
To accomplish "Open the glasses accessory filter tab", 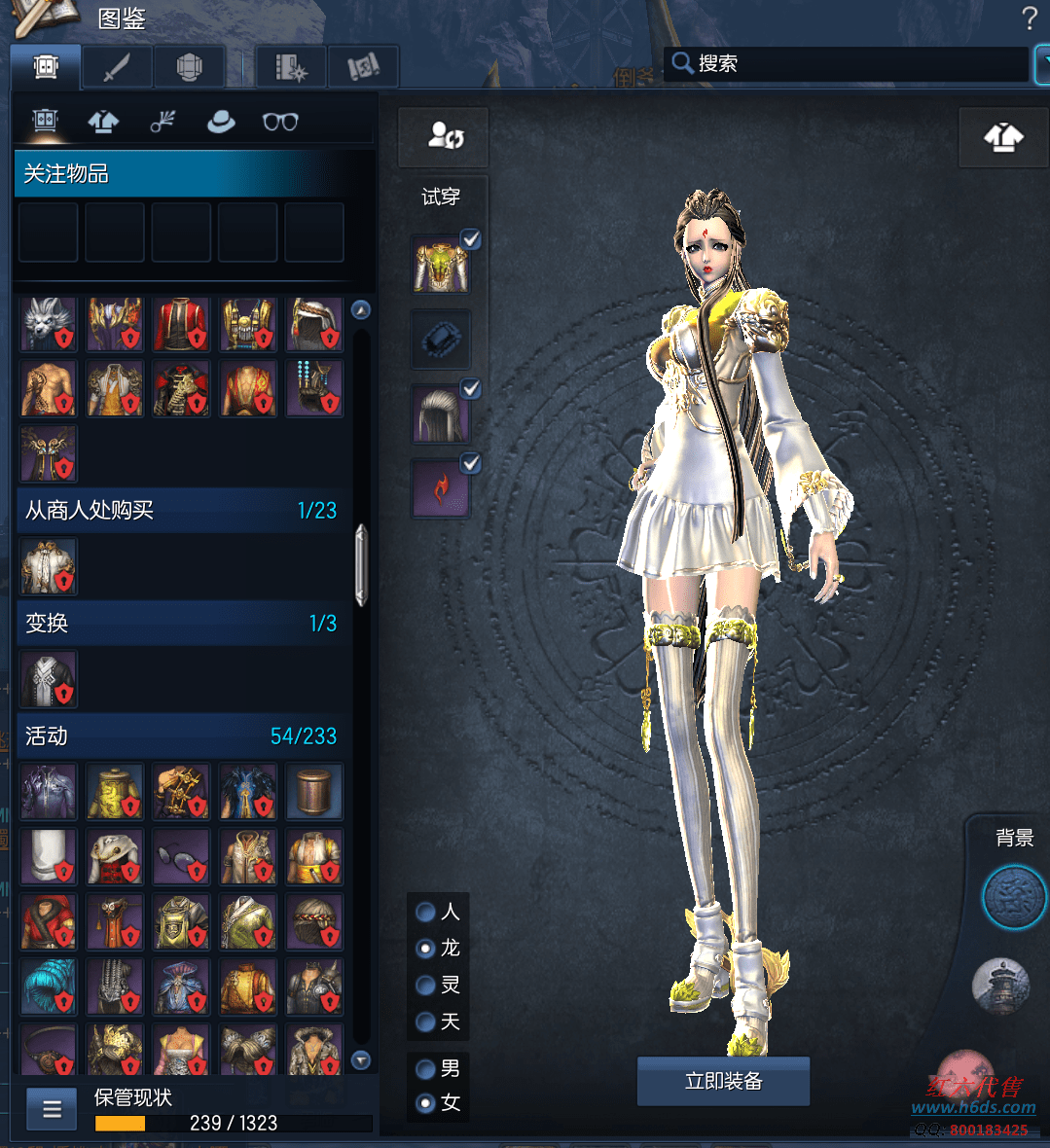I will pyautogui.click(x=280, y=122).
